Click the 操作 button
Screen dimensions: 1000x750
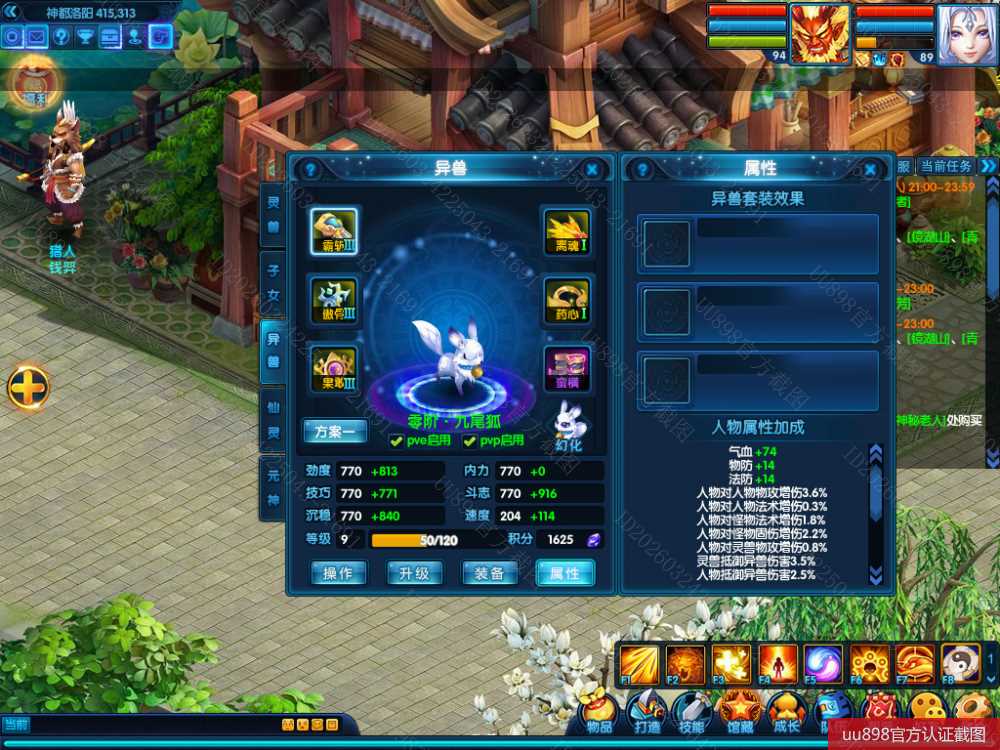338,573
